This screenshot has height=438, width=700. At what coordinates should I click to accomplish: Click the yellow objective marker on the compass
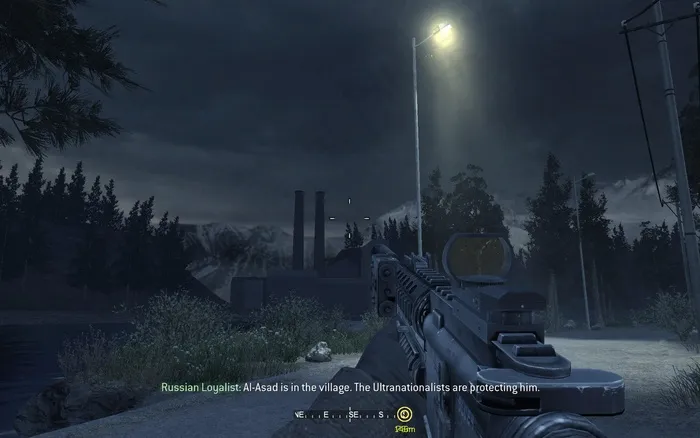click(x=404, y=414)
